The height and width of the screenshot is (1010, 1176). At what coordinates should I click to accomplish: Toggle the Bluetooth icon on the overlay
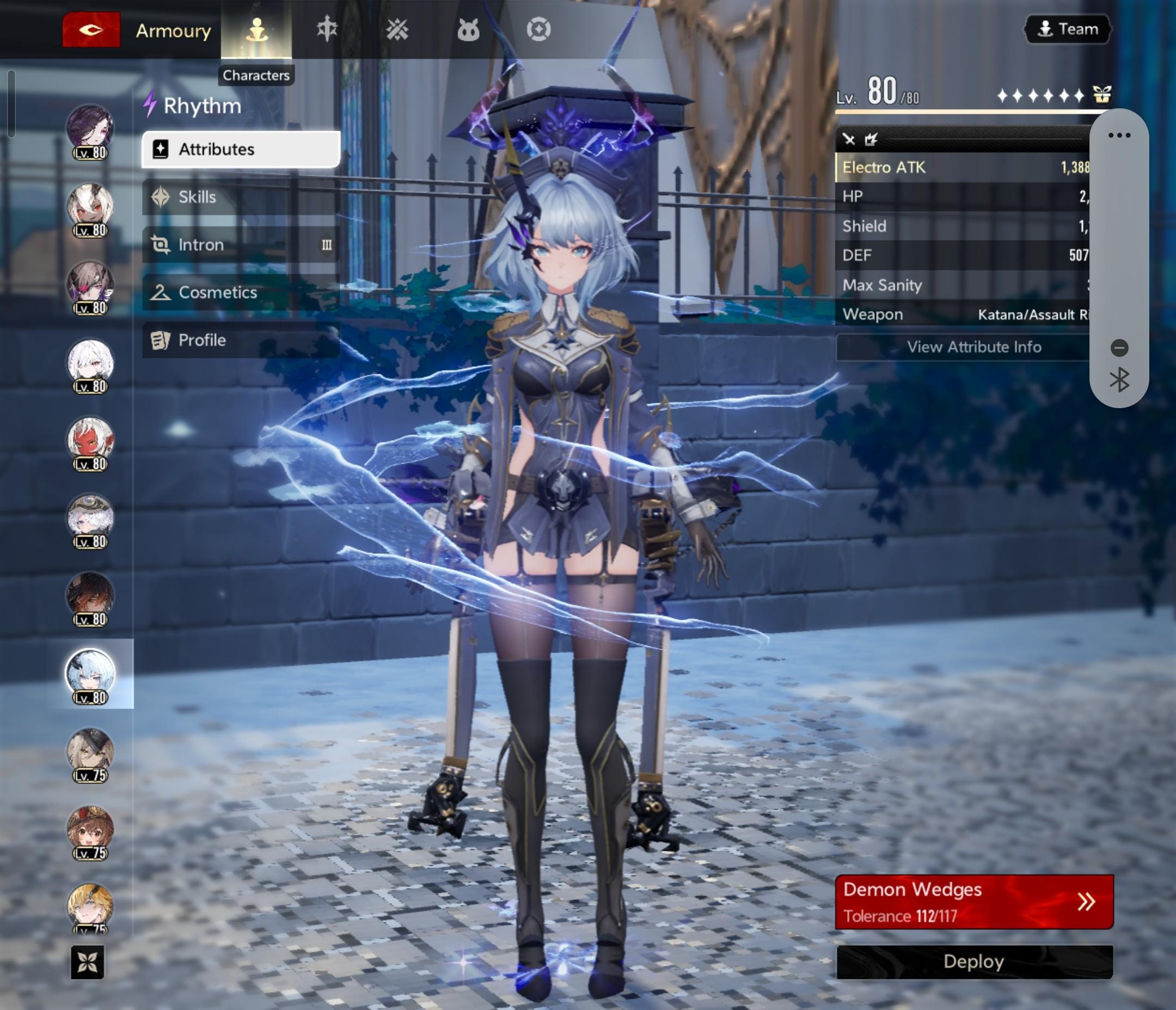pos(1119,380)
